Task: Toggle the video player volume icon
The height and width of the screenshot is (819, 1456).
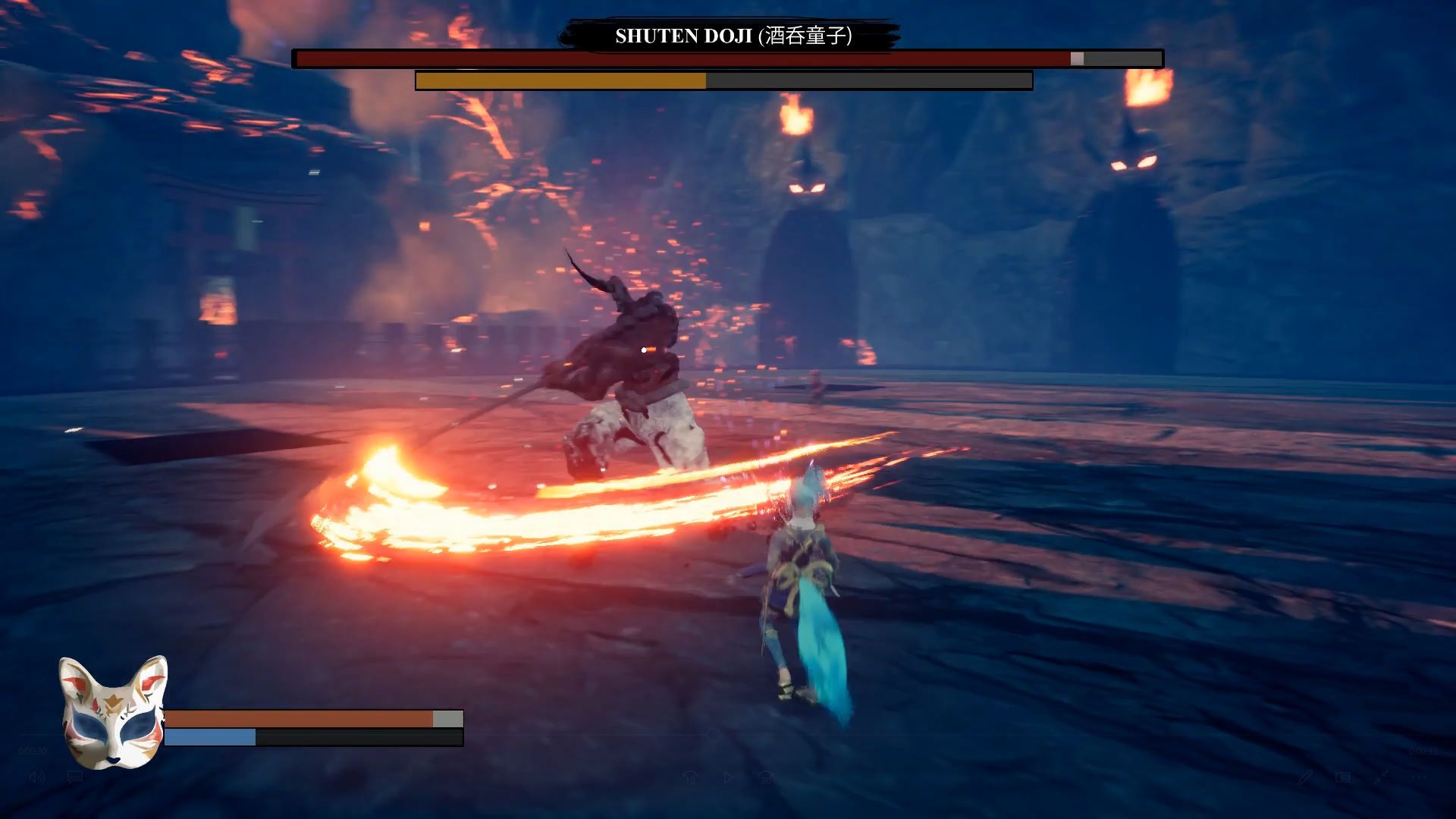Action: 36,777
